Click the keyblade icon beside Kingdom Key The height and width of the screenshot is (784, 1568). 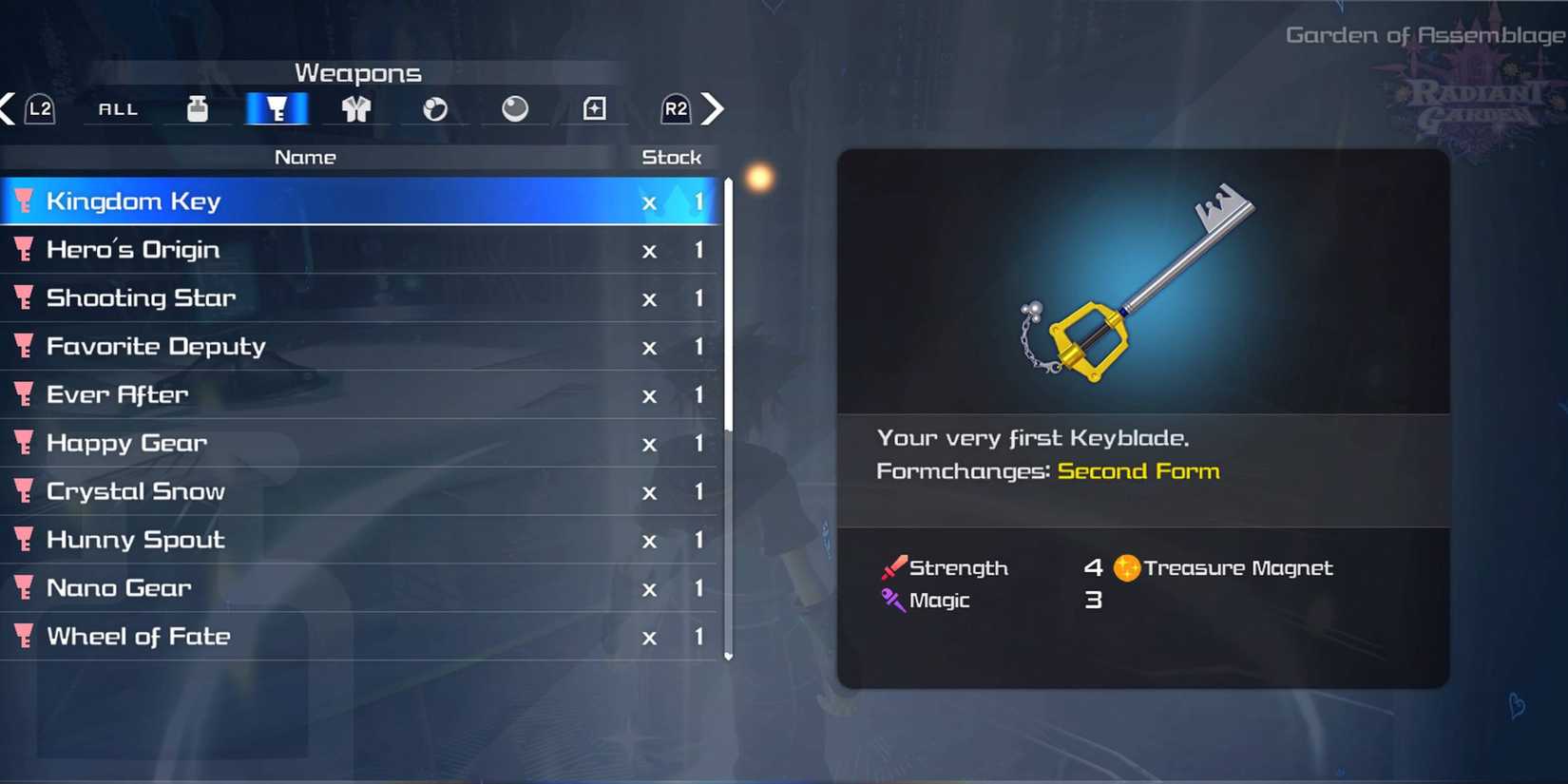click(24, 201)
